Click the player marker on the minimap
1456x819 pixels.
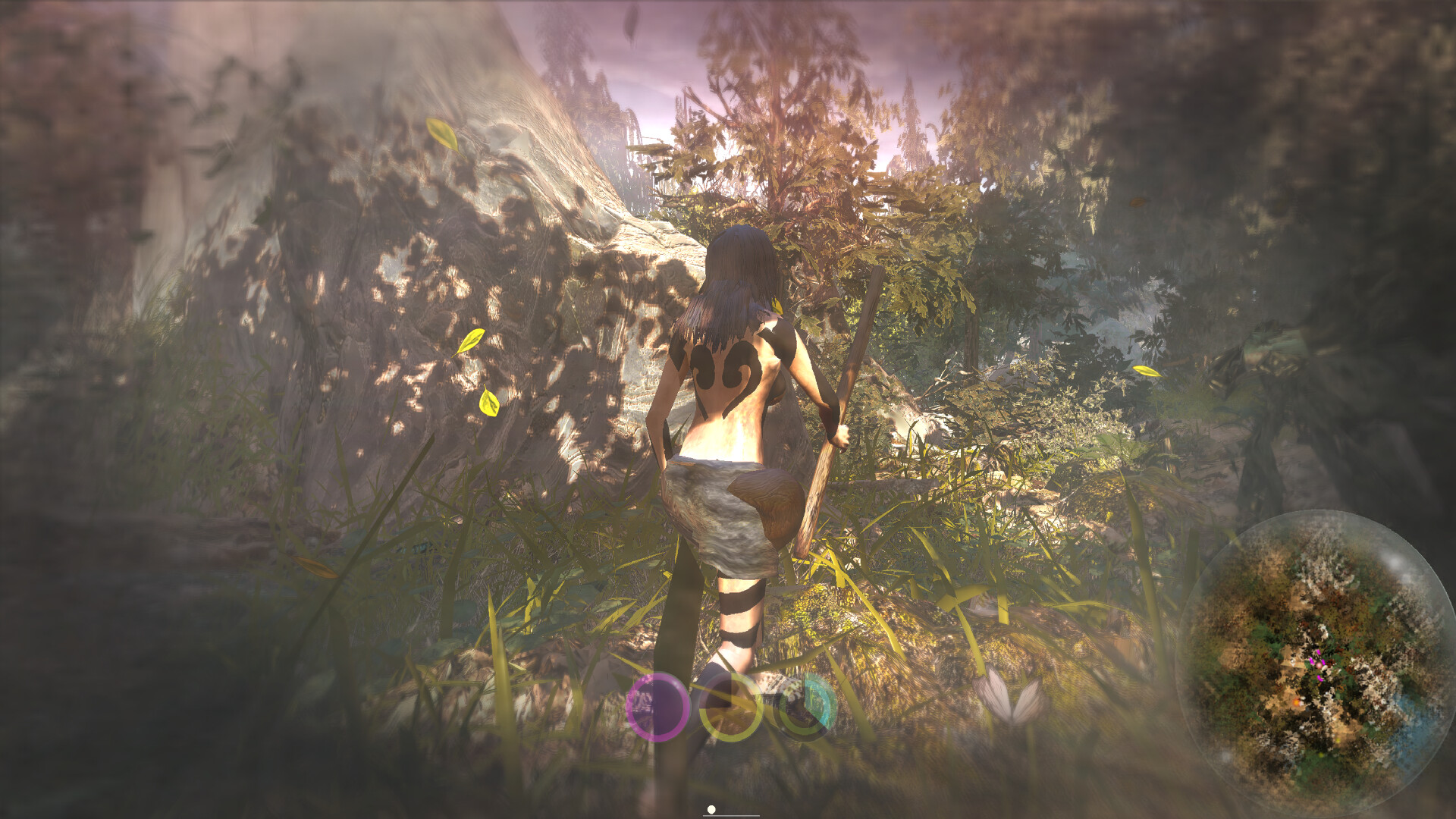click(1319, 664)
